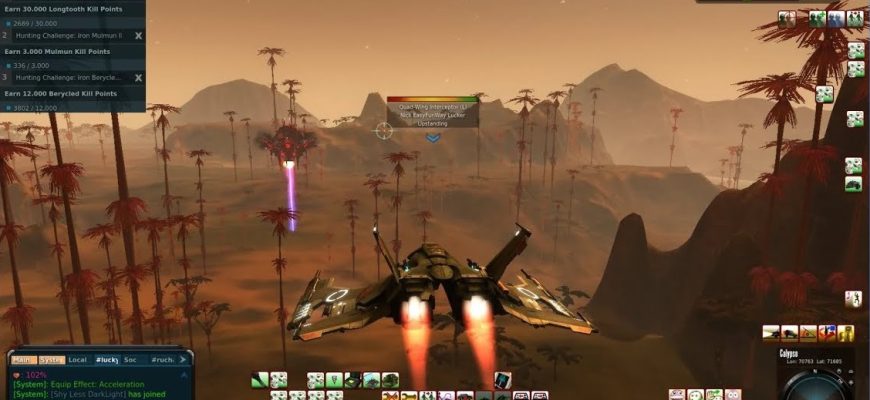Close the Iron Mulmun II hunting challenge
The height and width of the screenshot is (400, 870).
pos(138,35)
